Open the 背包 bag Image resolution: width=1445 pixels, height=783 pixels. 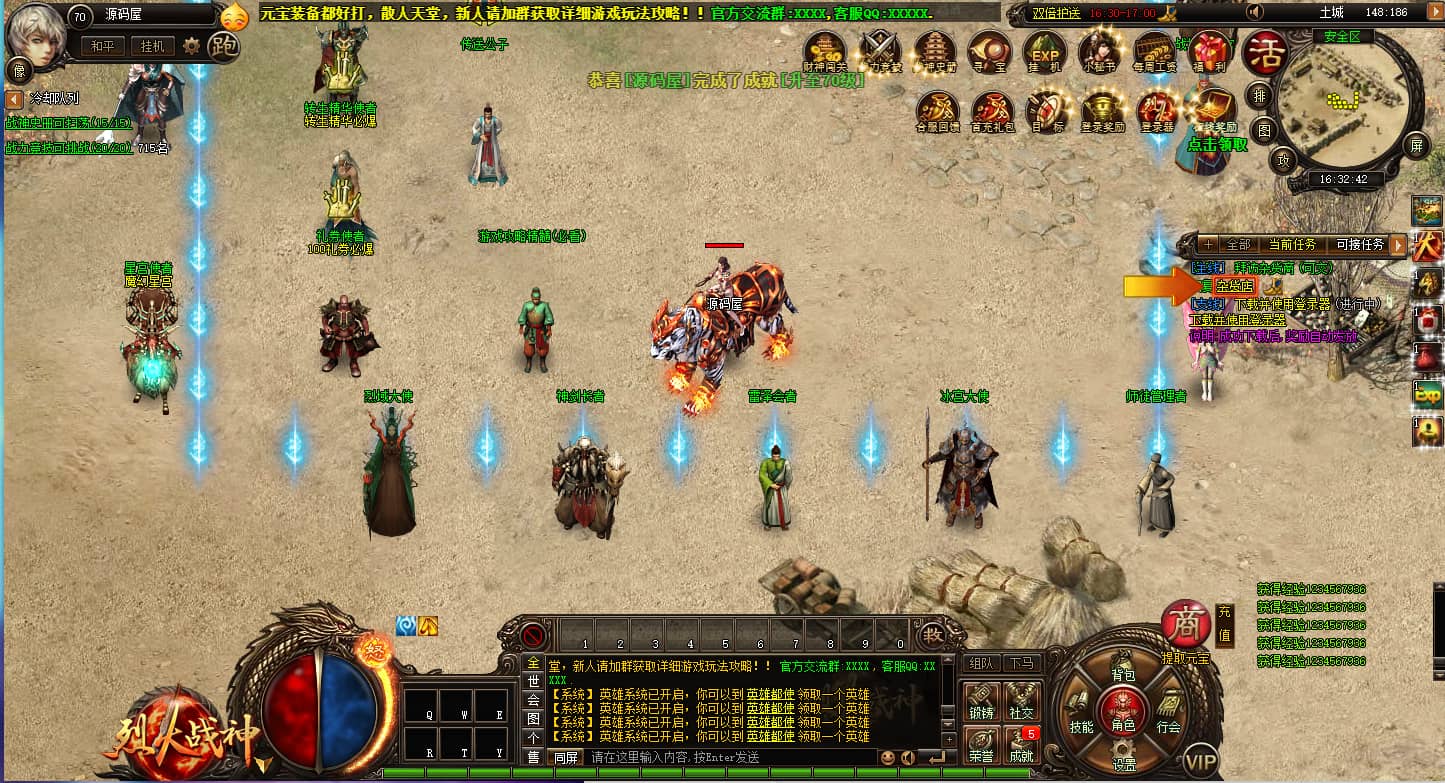(x=1123, y=676)
